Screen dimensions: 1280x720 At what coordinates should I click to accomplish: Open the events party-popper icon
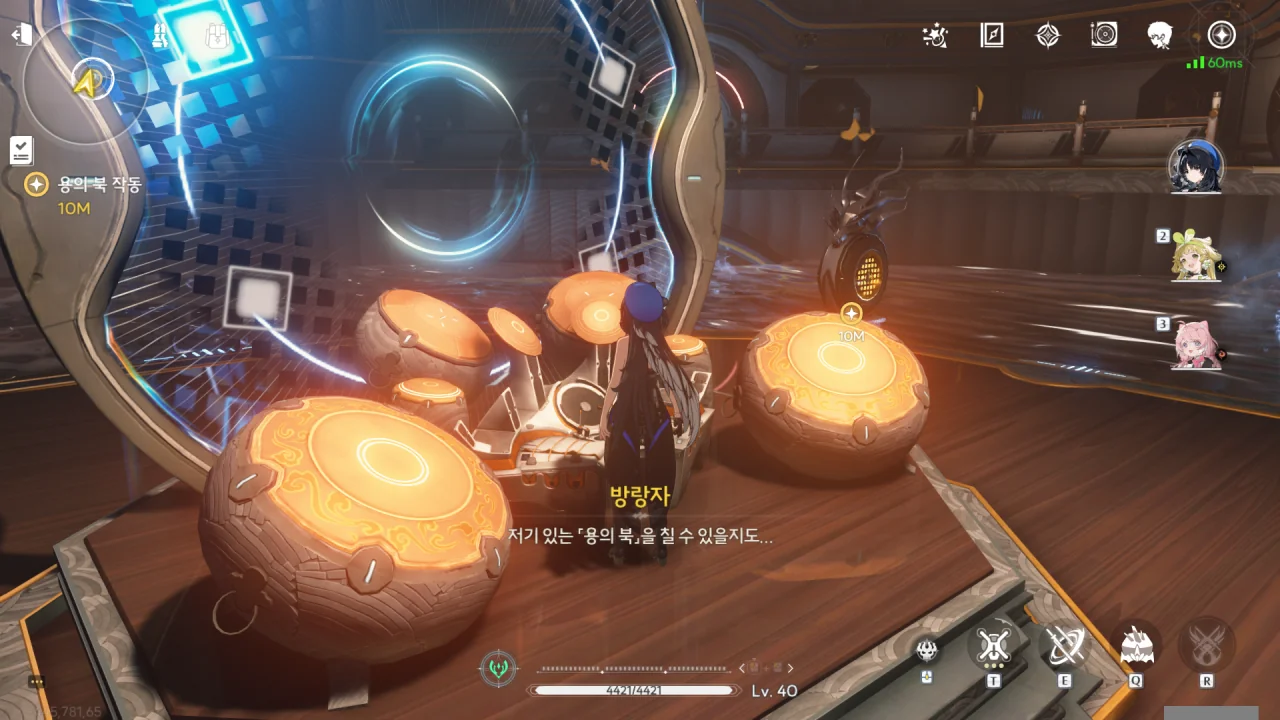935,36
